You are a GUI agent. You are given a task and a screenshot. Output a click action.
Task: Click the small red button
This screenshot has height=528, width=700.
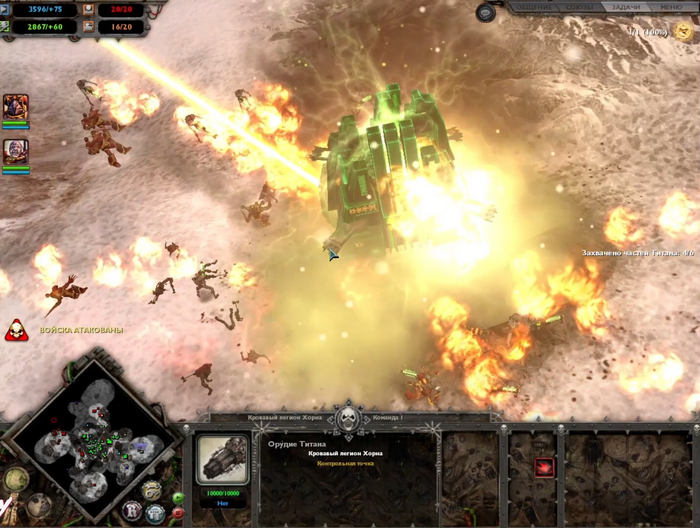click(x=178, y=513)
